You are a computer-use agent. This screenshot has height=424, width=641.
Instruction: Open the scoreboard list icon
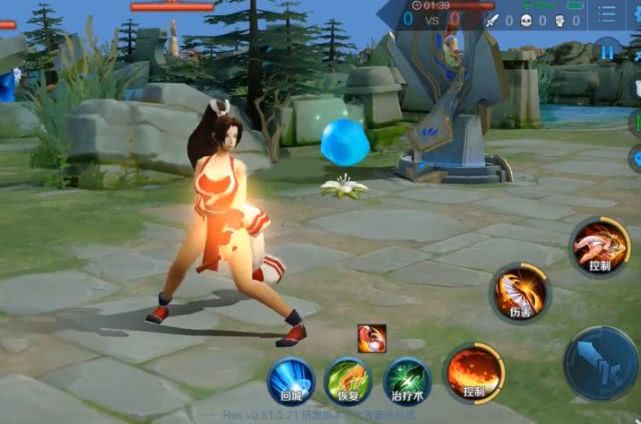608,15
